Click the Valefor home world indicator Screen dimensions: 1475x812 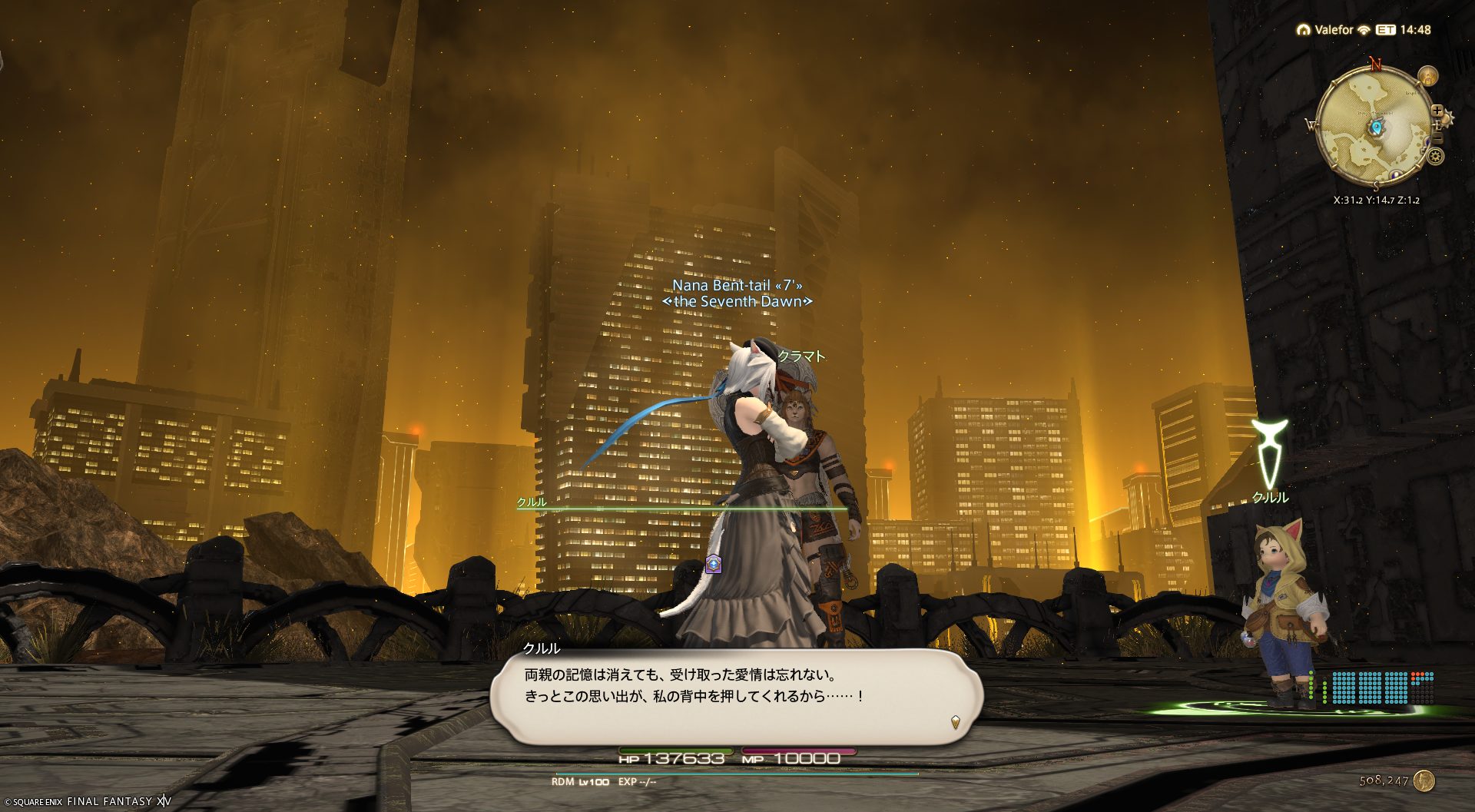click(1325, 30)
